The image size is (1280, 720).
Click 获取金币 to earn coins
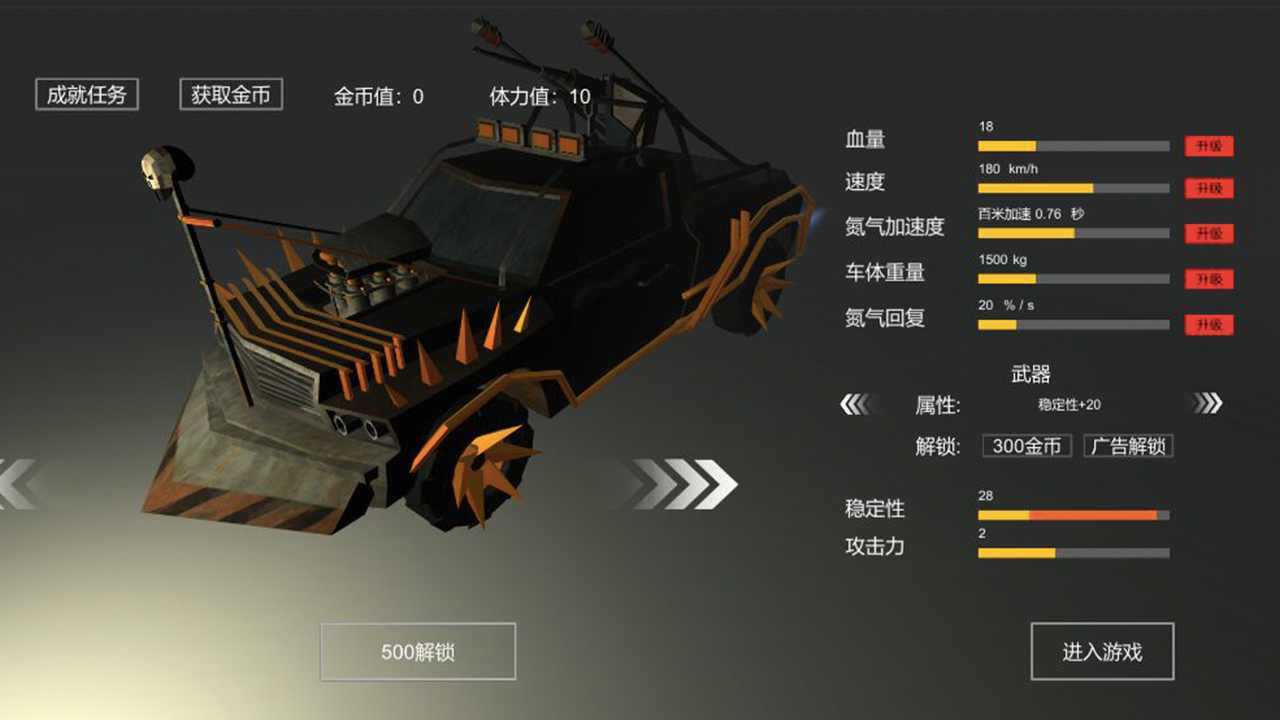(230, 95)
